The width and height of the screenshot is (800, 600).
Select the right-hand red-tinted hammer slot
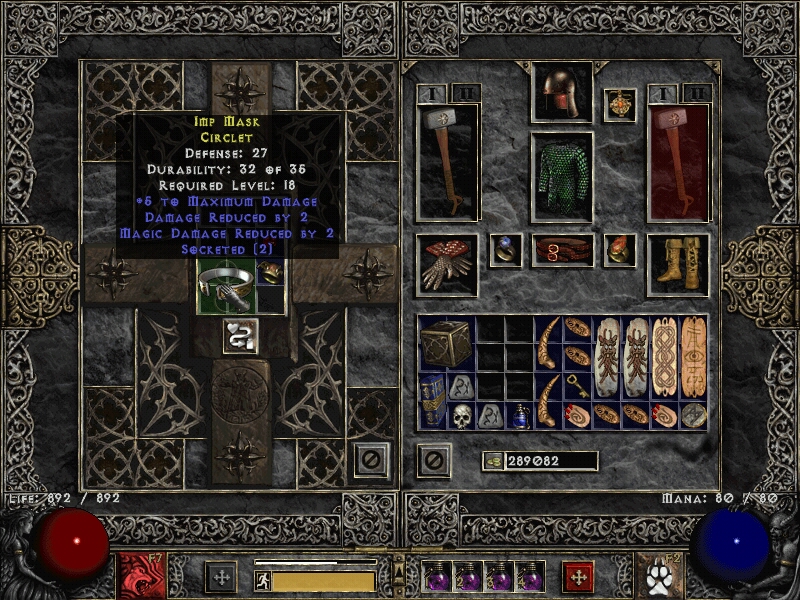[679, 162]
